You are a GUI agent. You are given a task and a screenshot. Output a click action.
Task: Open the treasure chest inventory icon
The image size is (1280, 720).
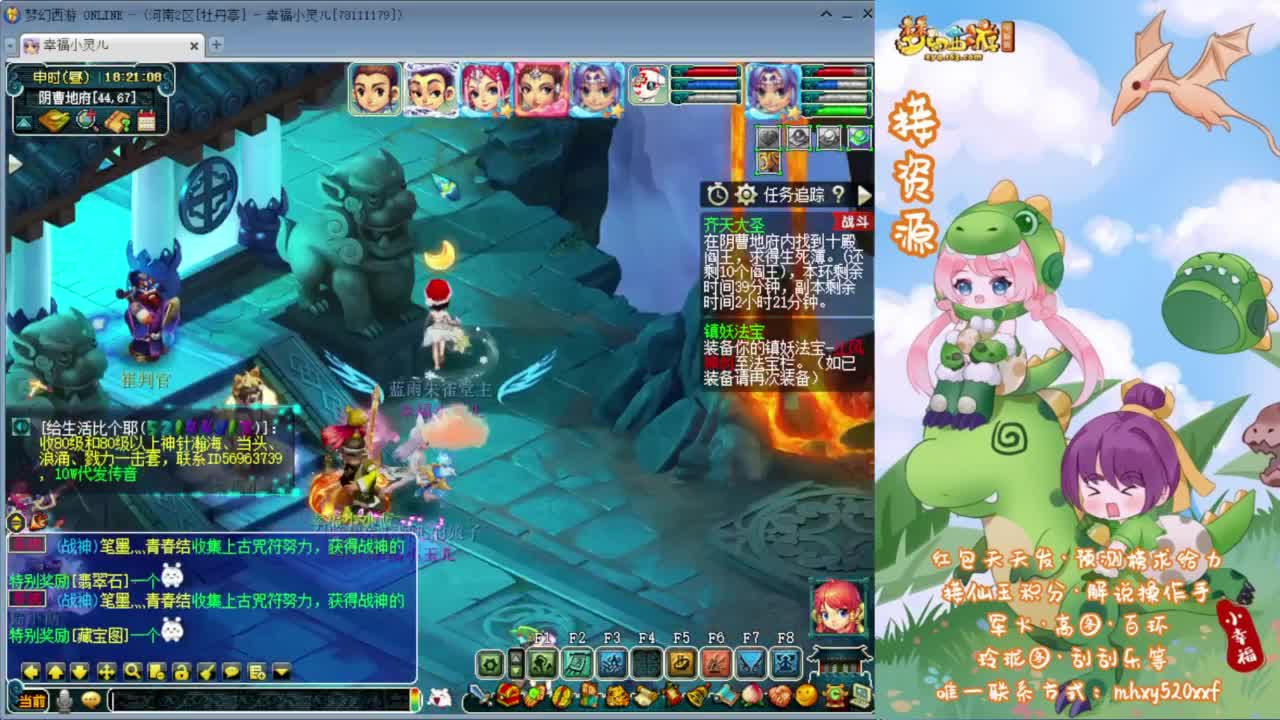[507, 696]
